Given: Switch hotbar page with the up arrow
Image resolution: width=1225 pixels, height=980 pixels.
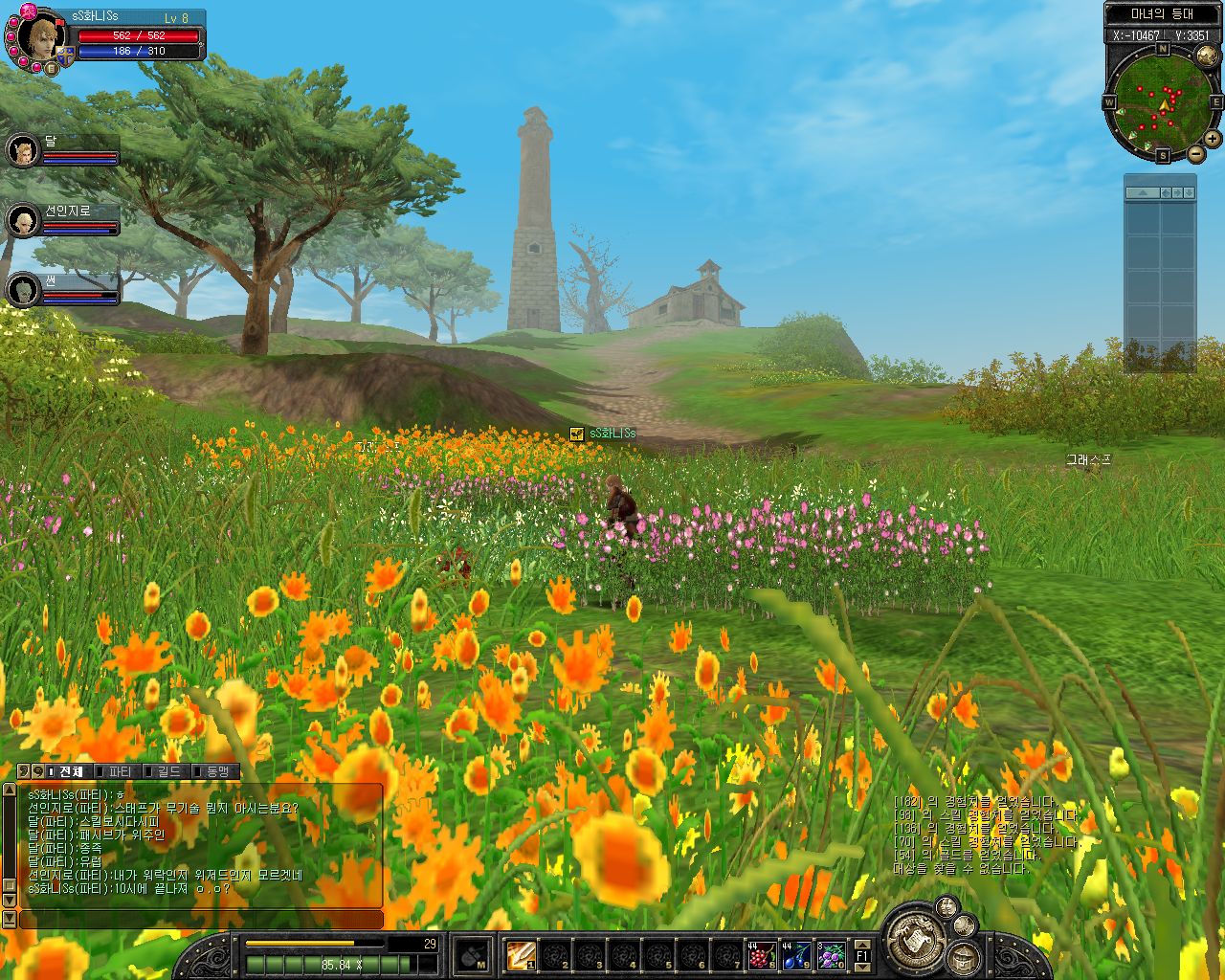Looking at the screenshot, I should tap(862, 944).
